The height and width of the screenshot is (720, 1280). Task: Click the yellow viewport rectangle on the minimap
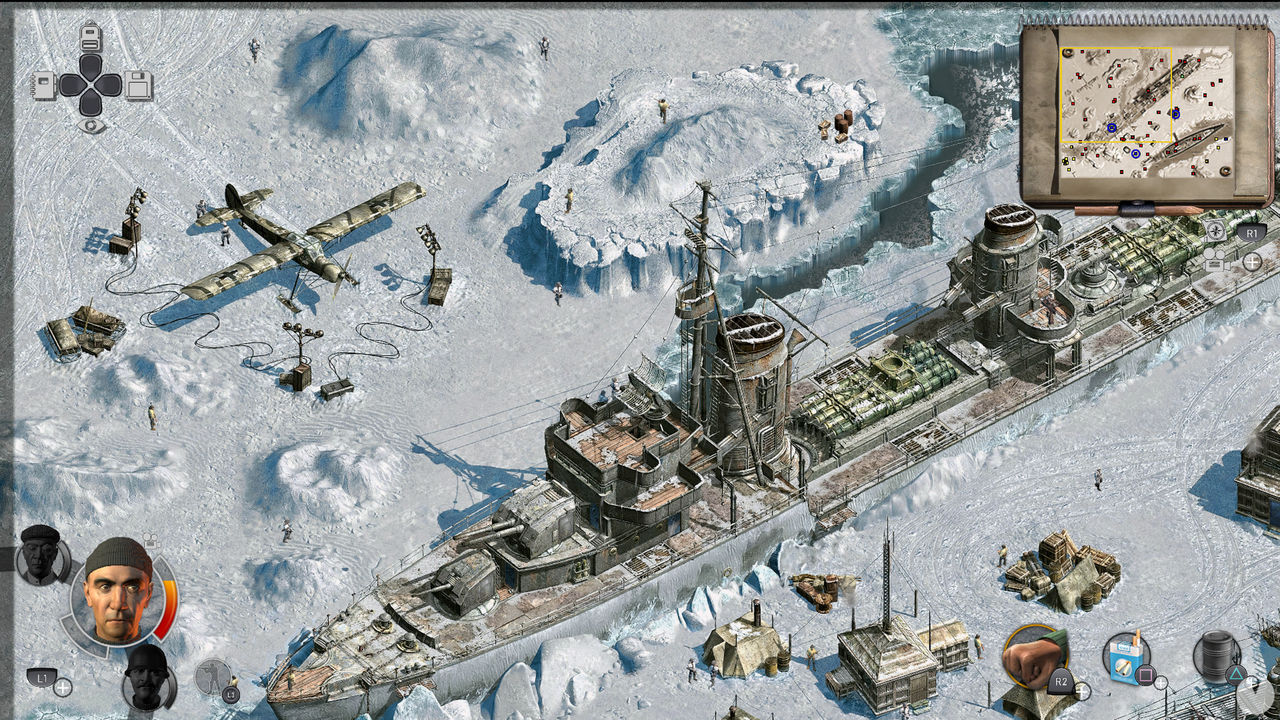1115,95
